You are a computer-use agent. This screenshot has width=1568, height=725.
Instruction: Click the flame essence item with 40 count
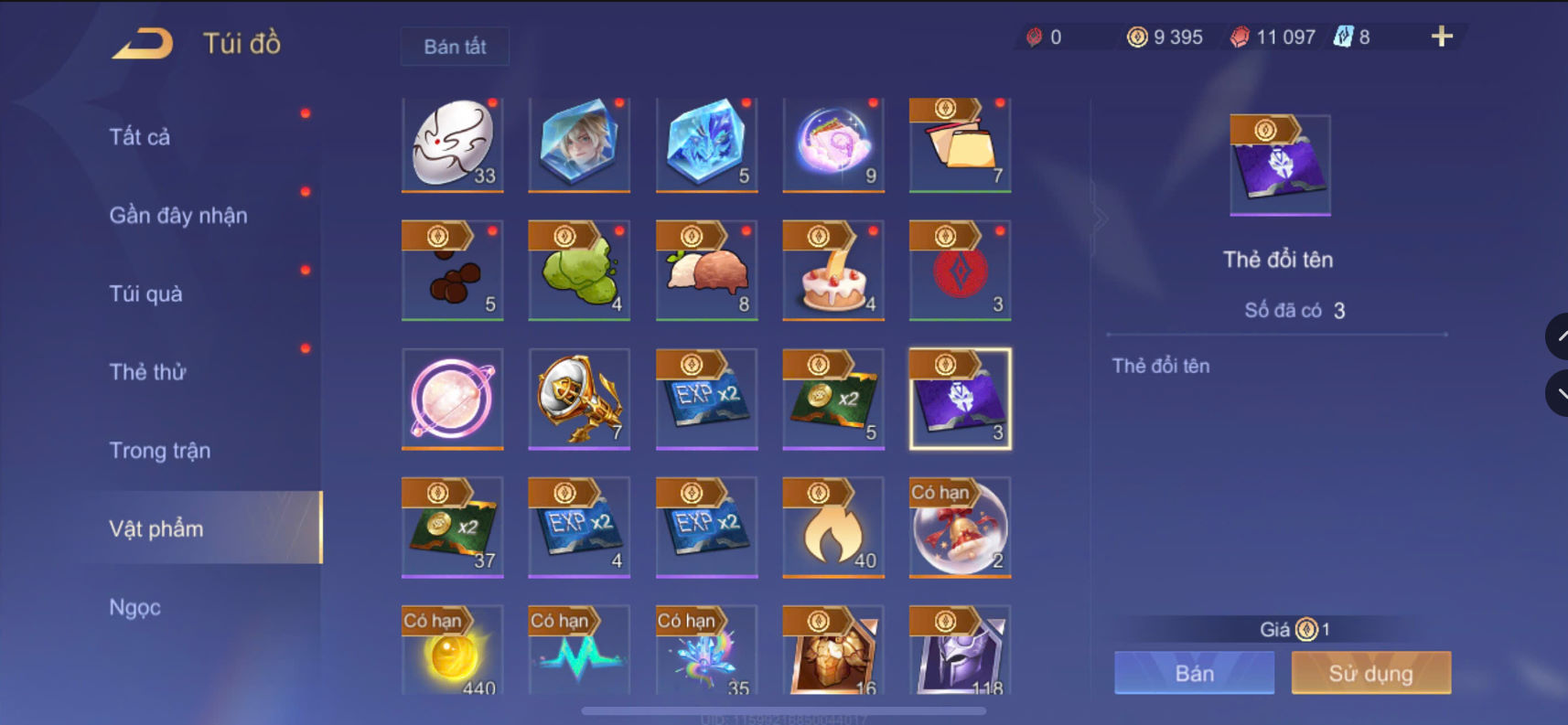[832, 528]
